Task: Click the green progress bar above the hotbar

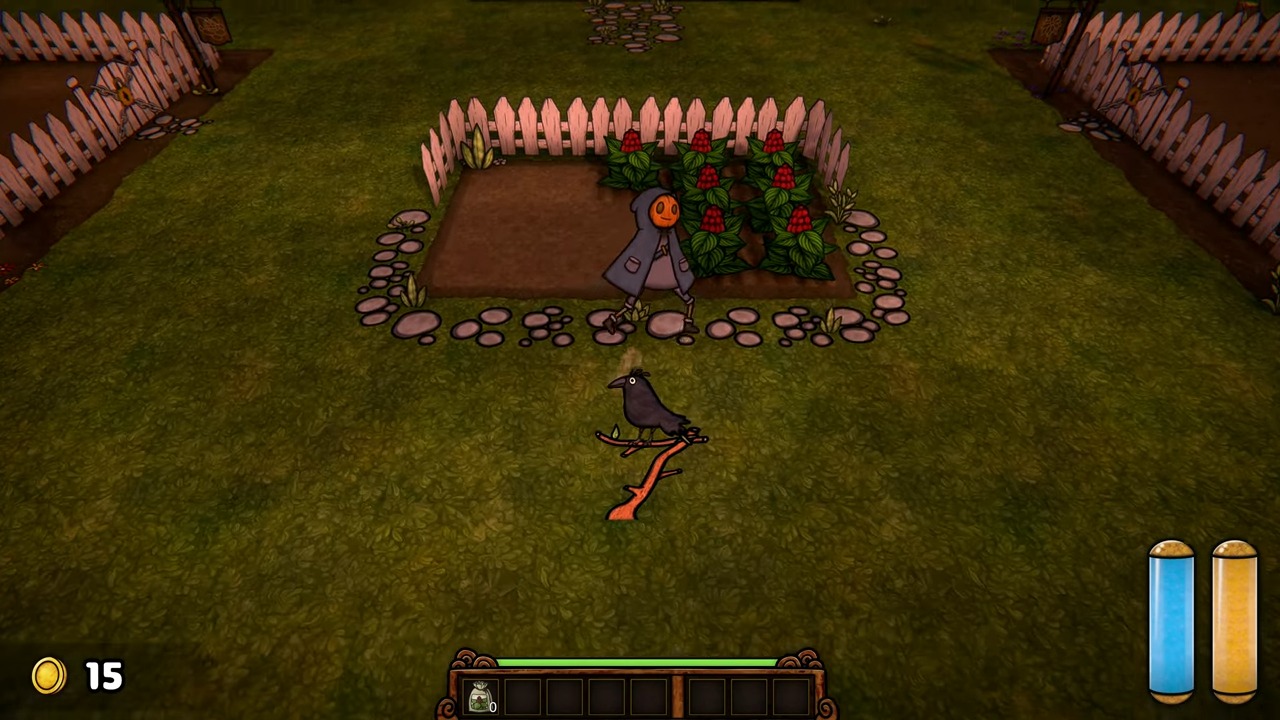Action: click(637, 662)
